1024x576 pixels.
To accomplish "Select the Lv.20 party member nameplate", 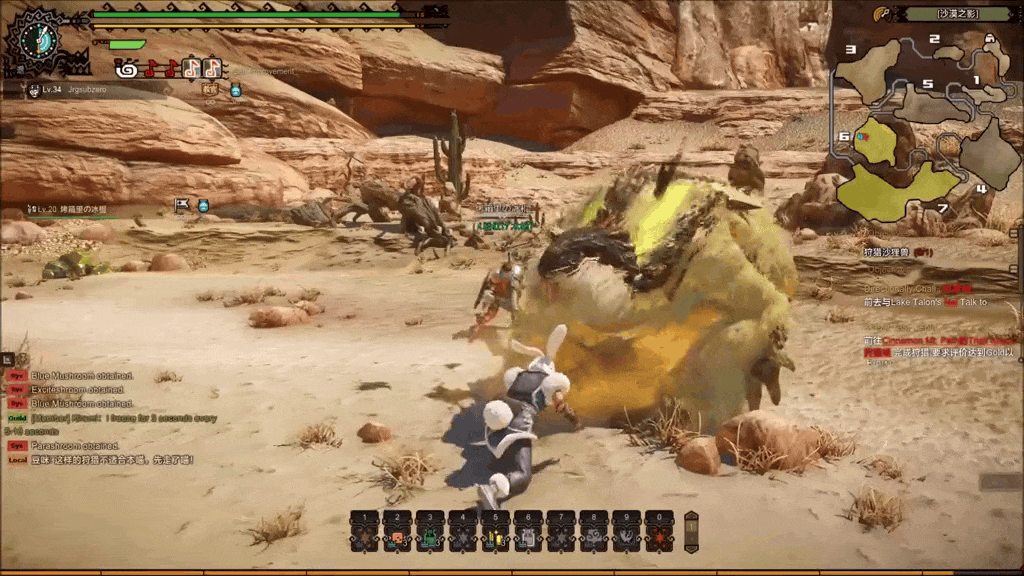I will click(x=70, y=210).
